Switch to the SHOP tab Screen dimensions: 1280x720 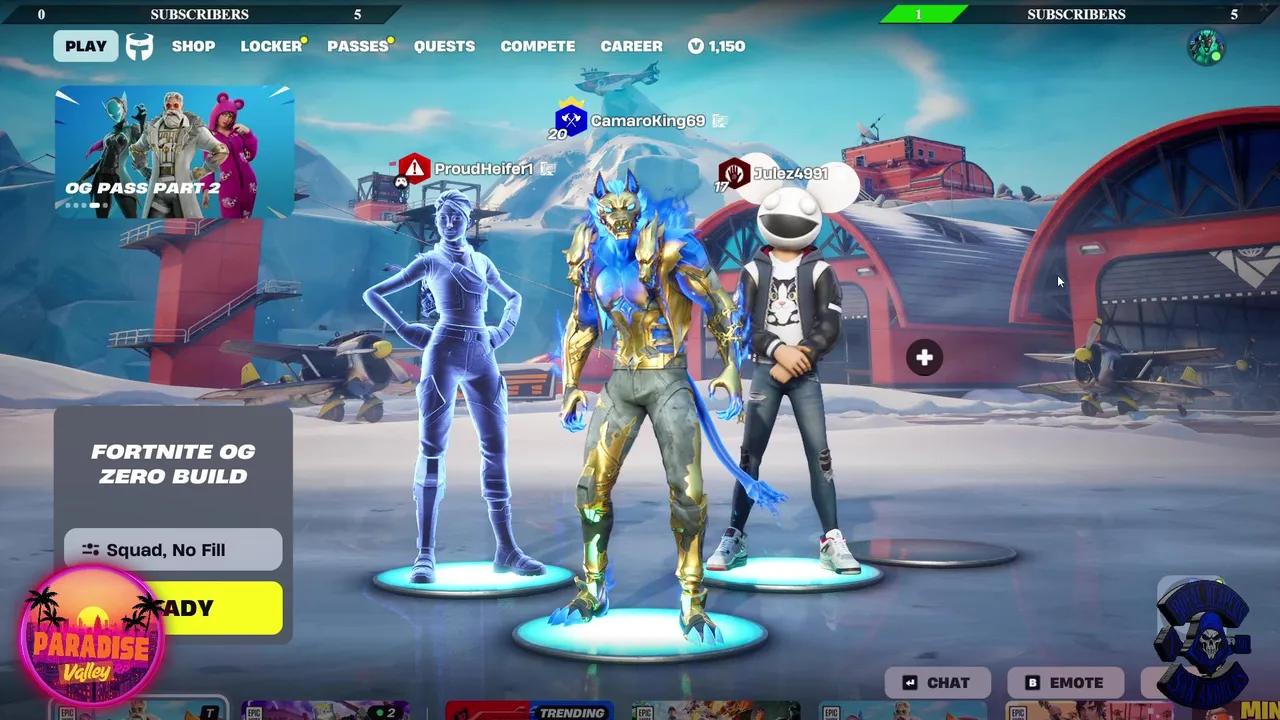coord(193,46)
